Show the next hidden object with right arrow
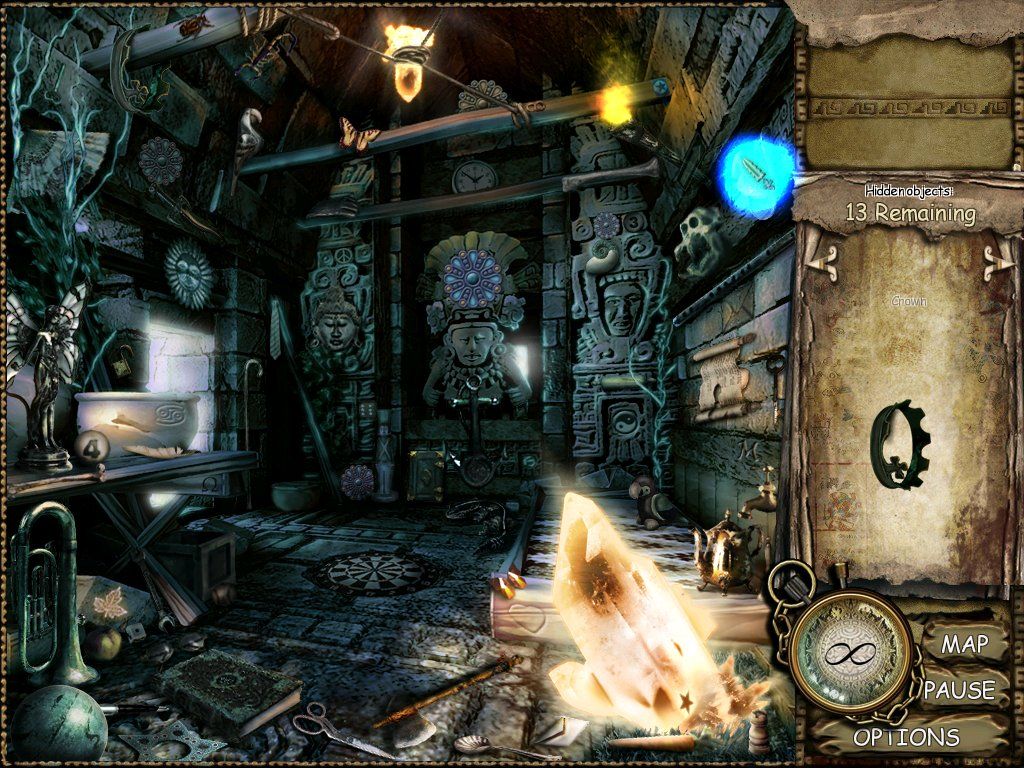 (996, 263)
